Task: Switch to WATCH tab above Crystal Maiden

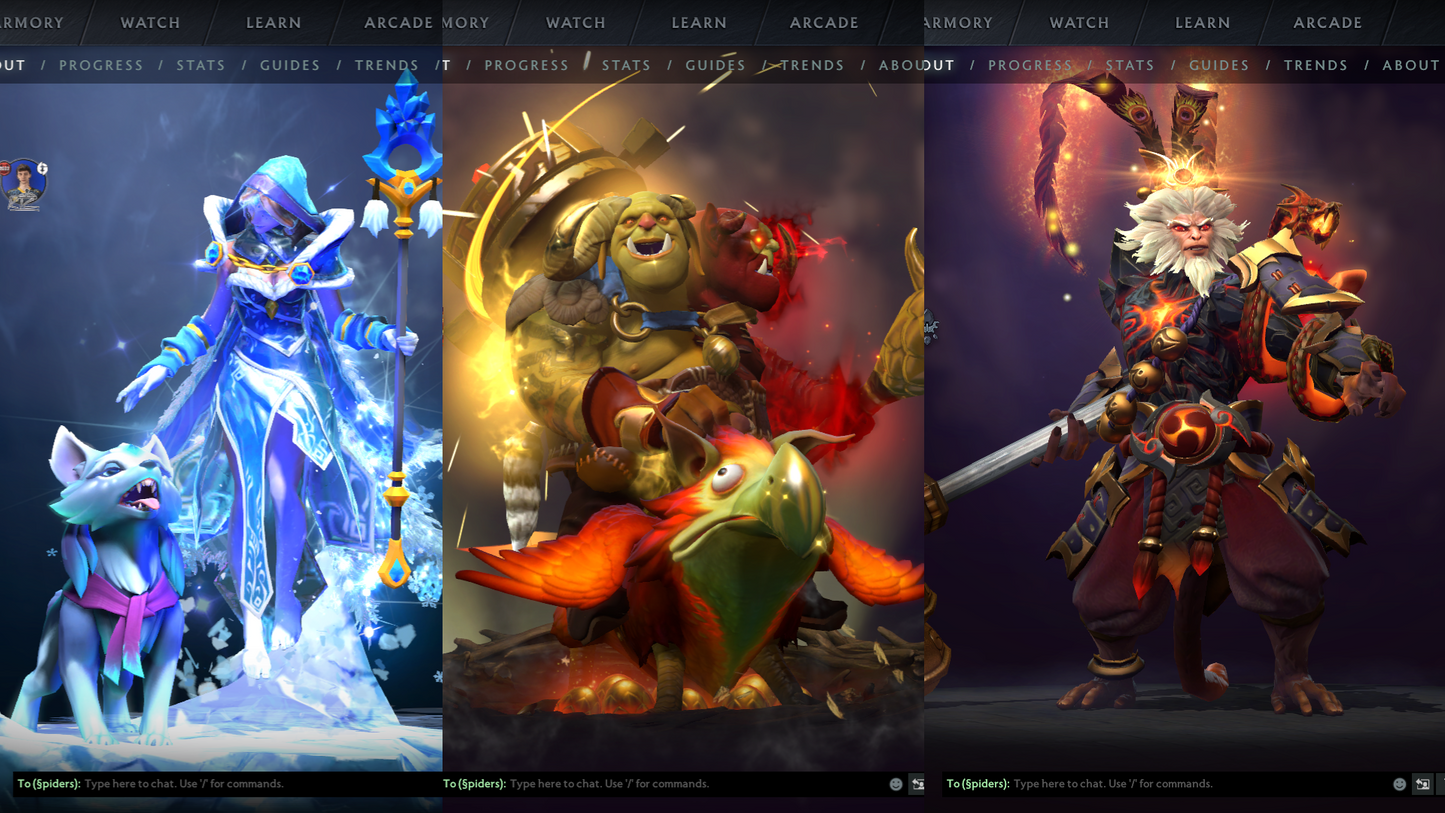Action: point(150,22)
